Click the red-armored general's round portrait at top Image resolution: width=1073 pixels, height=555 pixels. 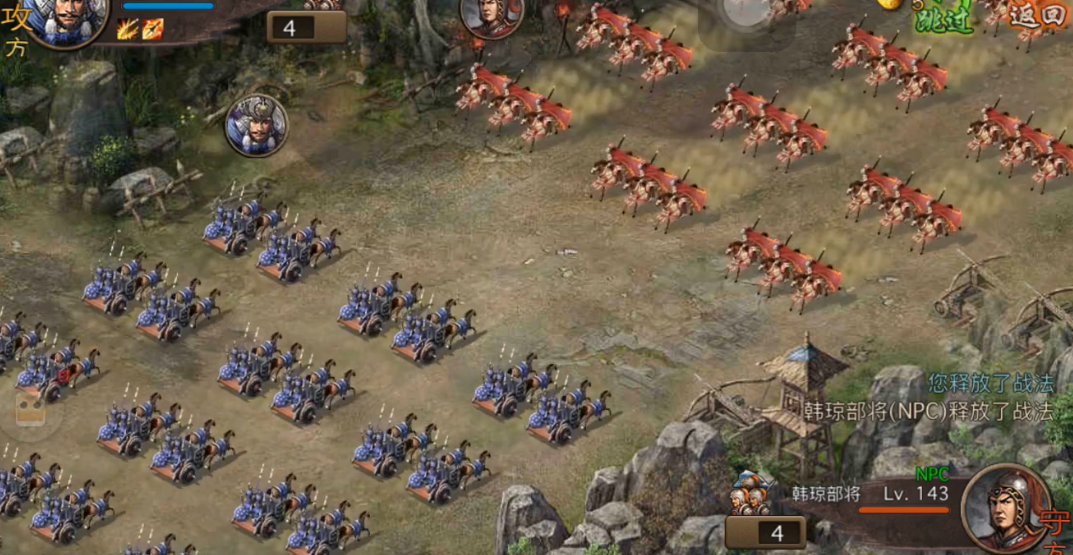(491, 17)
